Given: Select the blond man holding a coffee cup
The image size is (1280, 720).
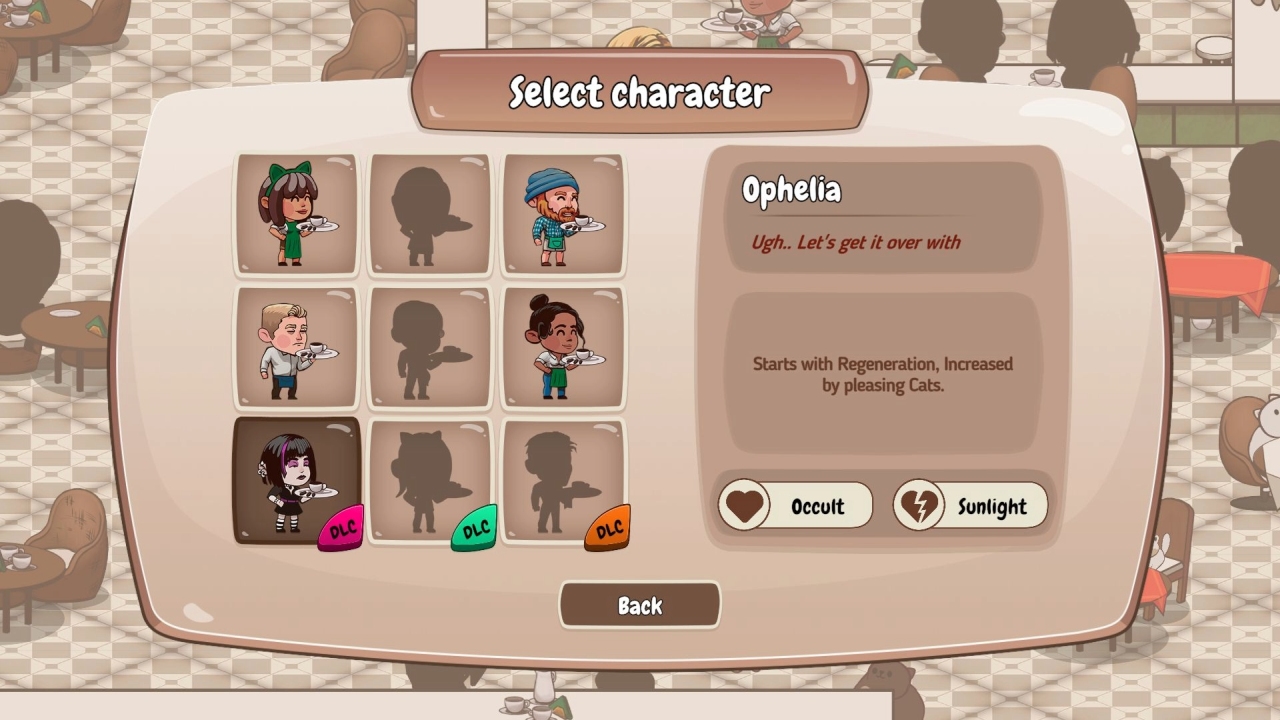Looking at the screenshot, I should (297, 347).
